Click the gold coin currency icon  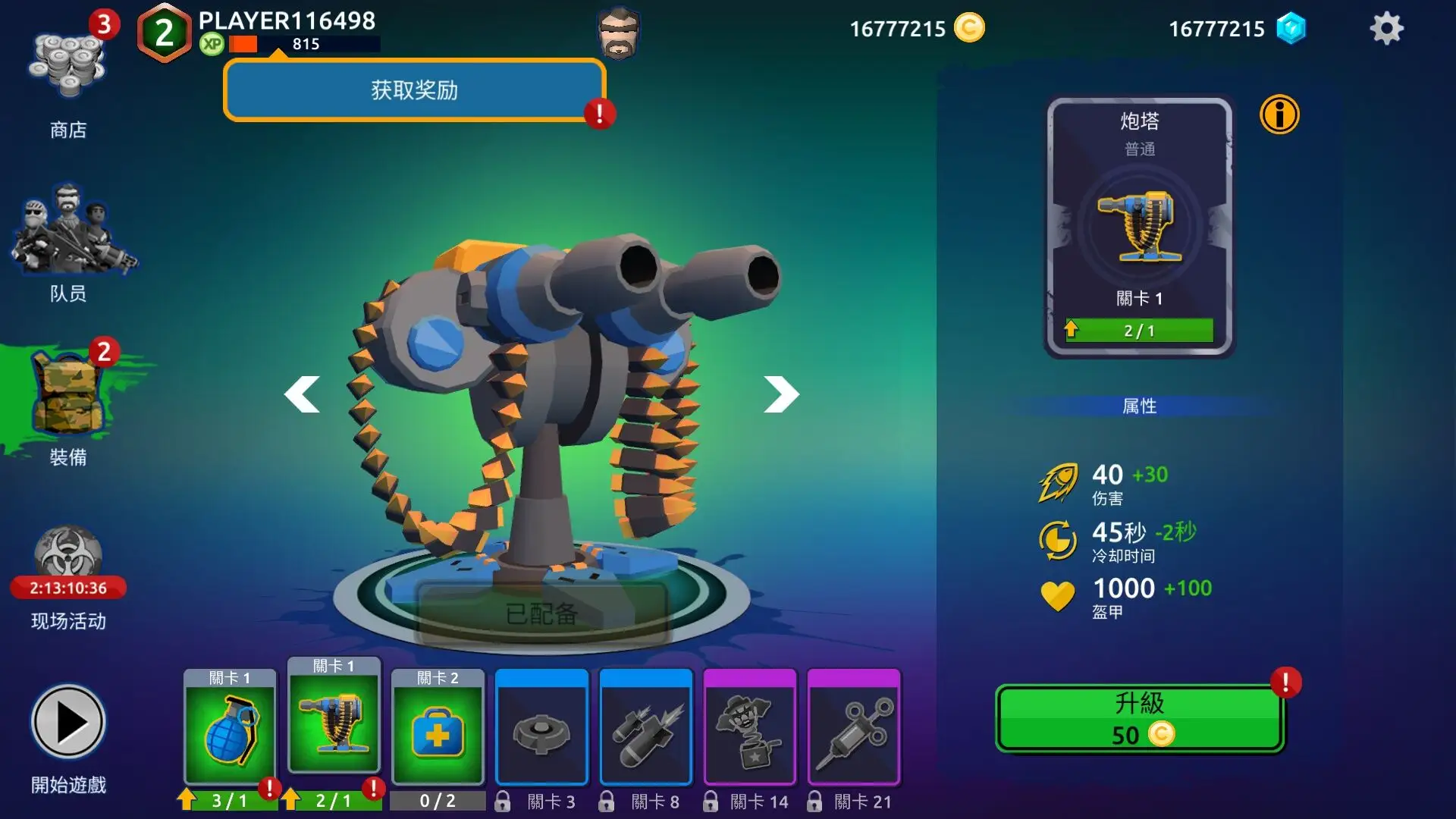click(968, 28)
